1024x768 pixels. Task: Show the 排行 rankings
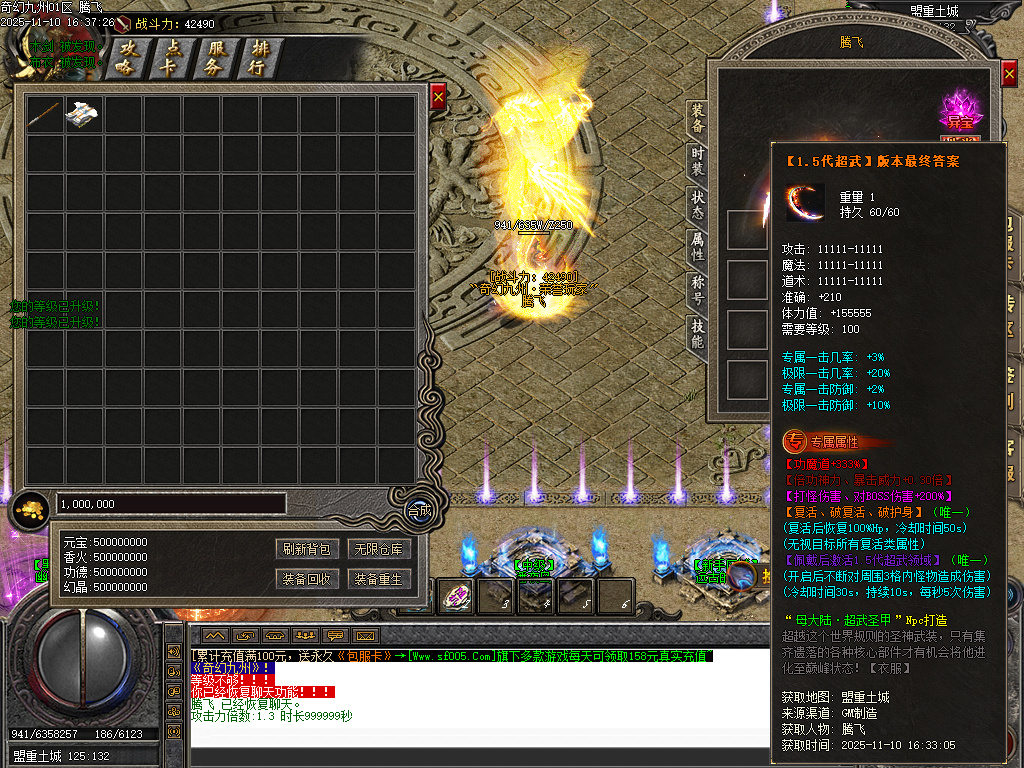tap(259, 58)
